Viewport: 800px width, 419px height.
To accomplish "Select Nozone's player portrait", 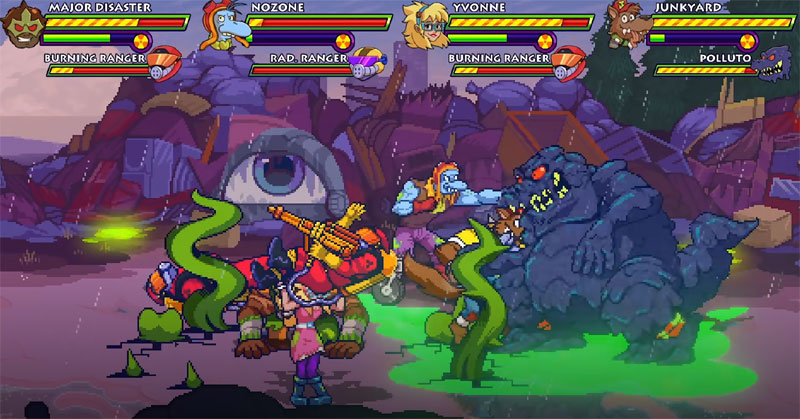I will 221,27.
